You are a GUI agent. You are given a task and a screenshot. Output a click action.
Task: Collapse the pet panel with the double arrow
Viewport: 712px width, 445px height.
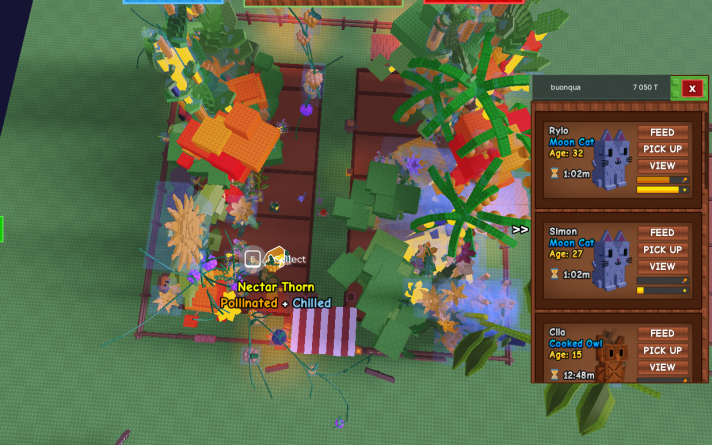tap(520, 230)
